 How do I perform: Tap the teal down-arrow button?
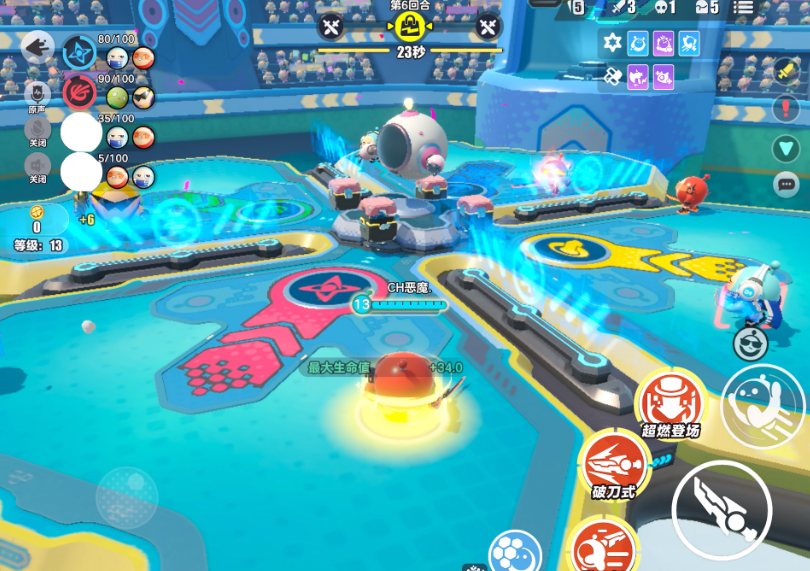coord(786,148)
